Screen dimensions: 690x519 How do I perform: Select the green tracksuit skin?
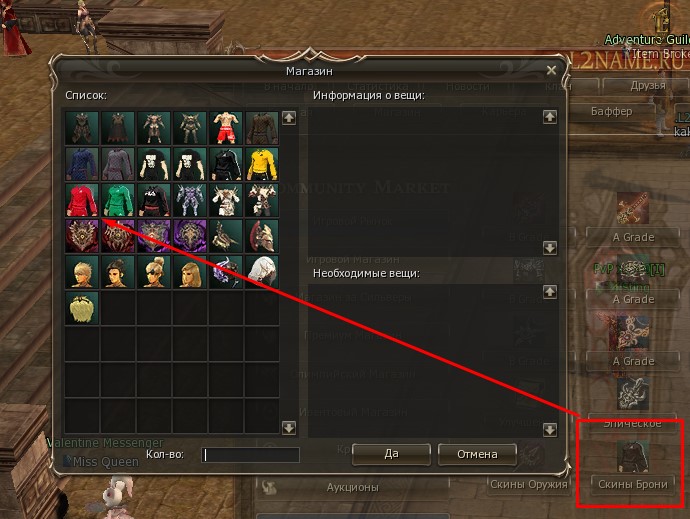point(118,198)
